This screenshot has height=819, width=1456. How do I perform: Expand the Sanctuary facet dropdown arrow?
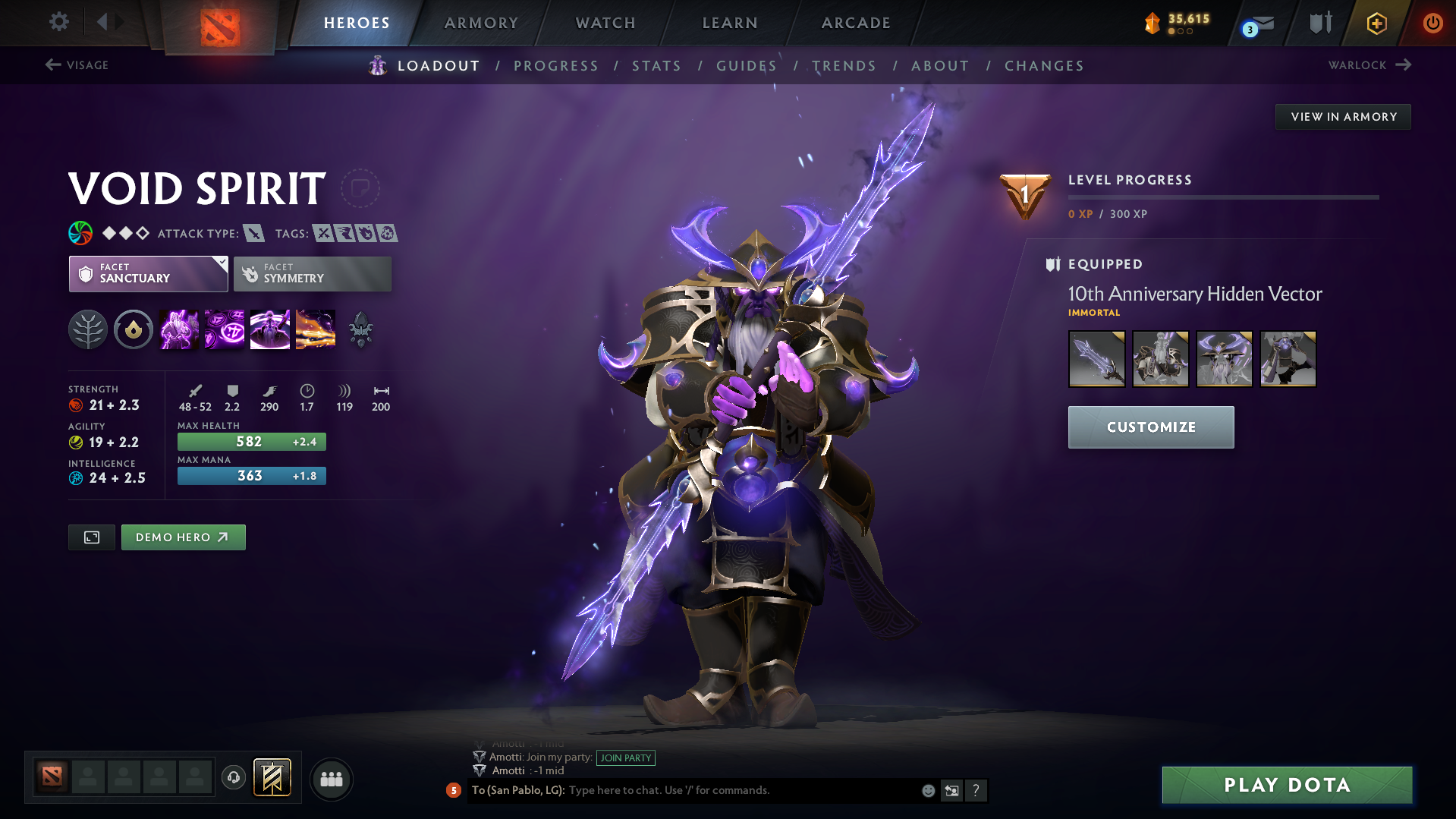tap(221, 261)
